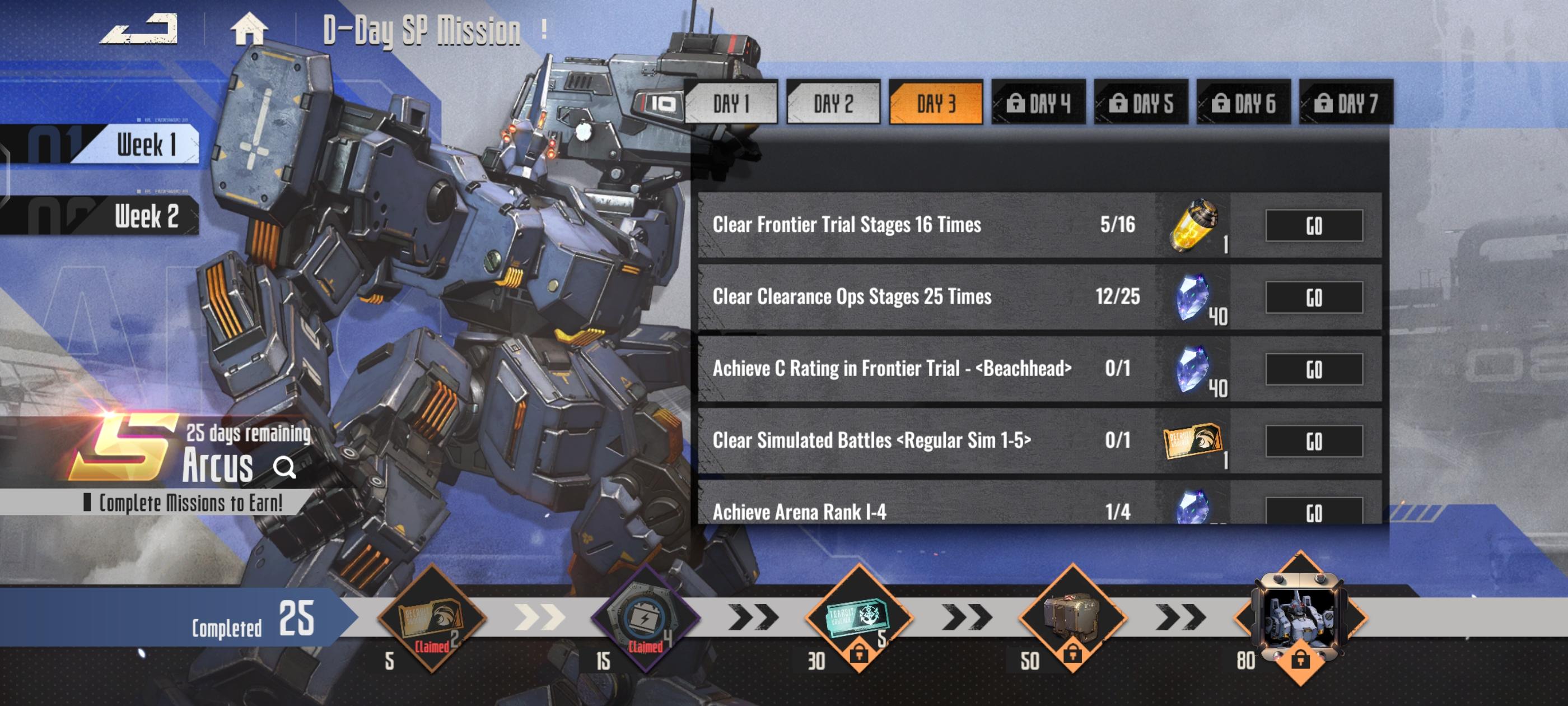
Task: Select the highlighted Day 3 tab
Action: [x=936, y=104]
